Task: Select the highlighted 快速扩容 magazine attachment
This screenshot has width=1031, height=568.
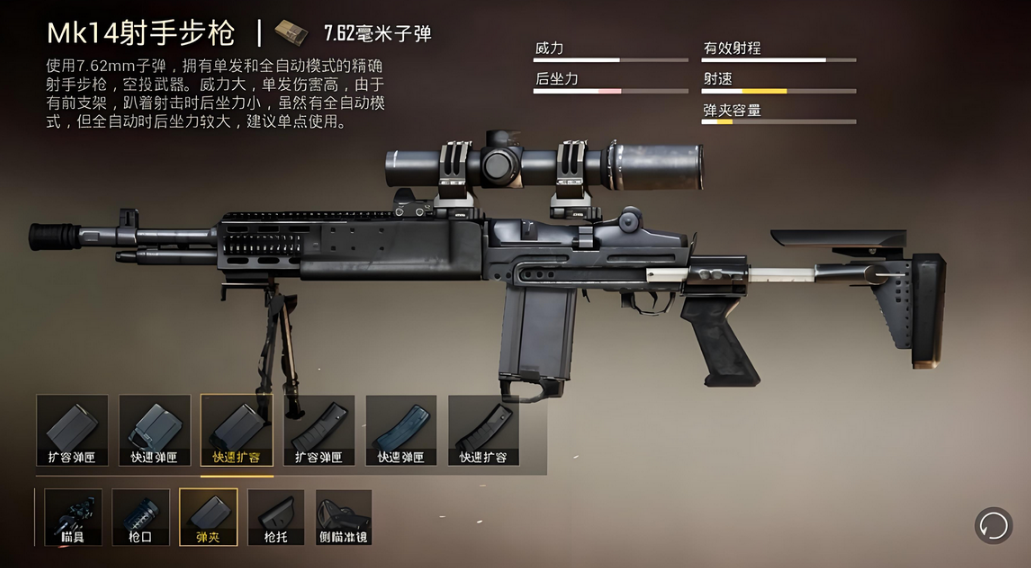Action: click(x=236, y=430)
